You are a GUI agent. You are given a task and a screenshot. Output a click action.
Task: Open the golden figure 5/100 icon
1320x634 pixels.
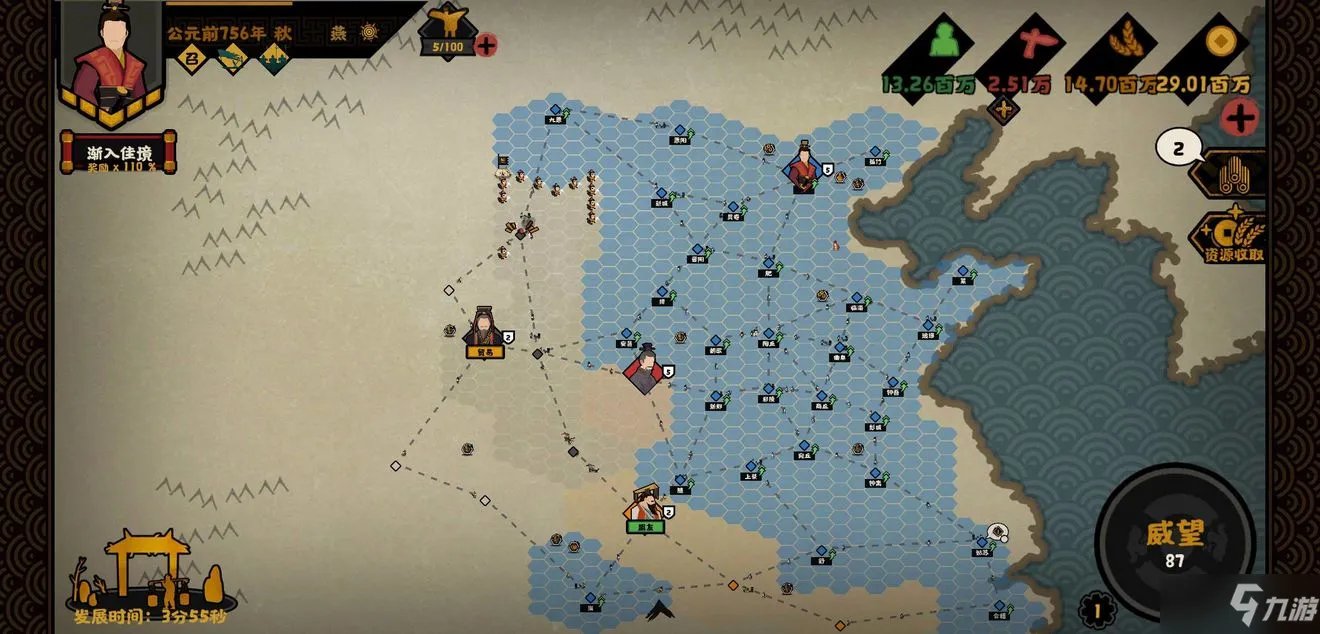coord(448,30)
